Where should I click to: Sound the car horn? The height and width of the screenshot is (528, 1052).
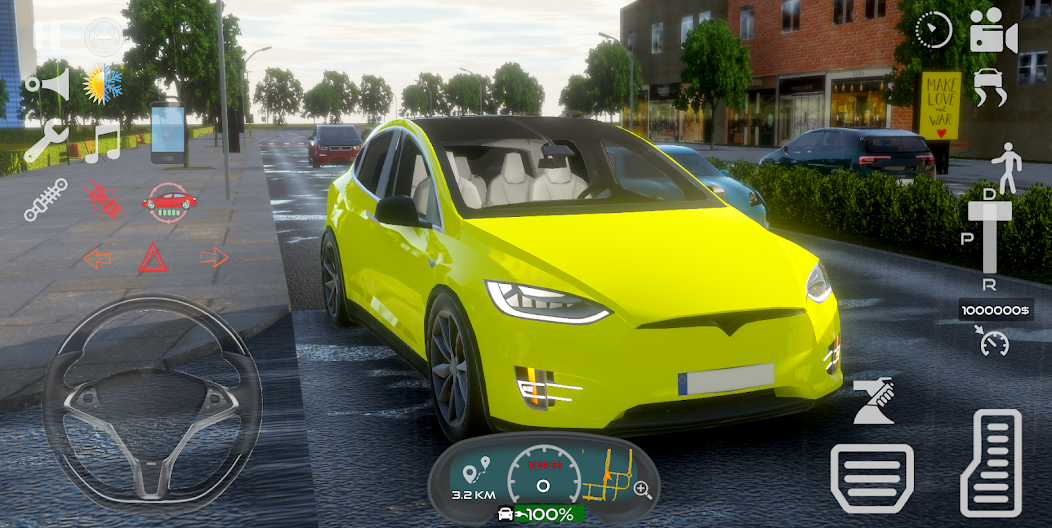48,84
